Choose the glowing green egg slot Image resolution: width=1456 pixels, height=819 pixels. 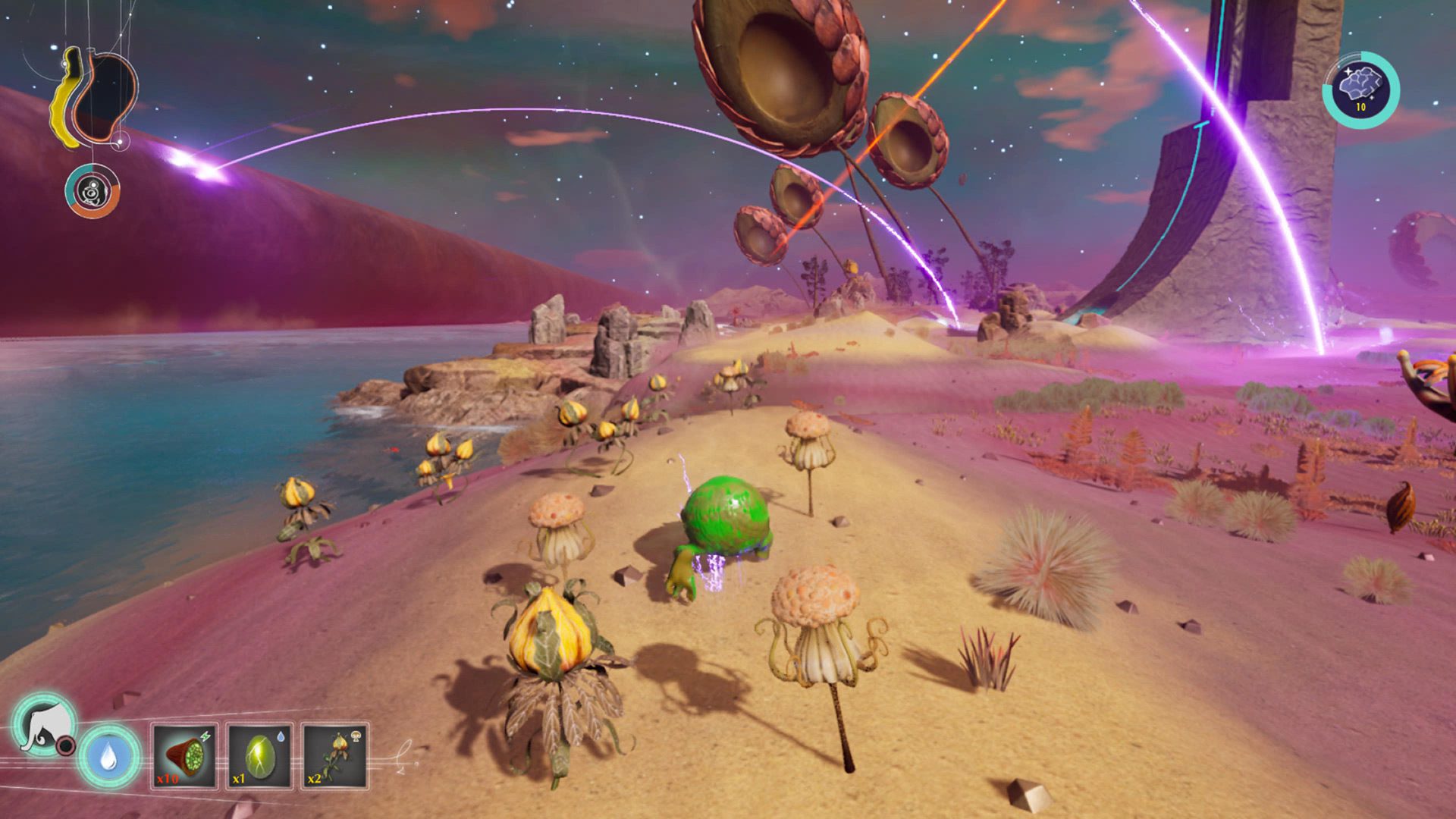point(259,756)
